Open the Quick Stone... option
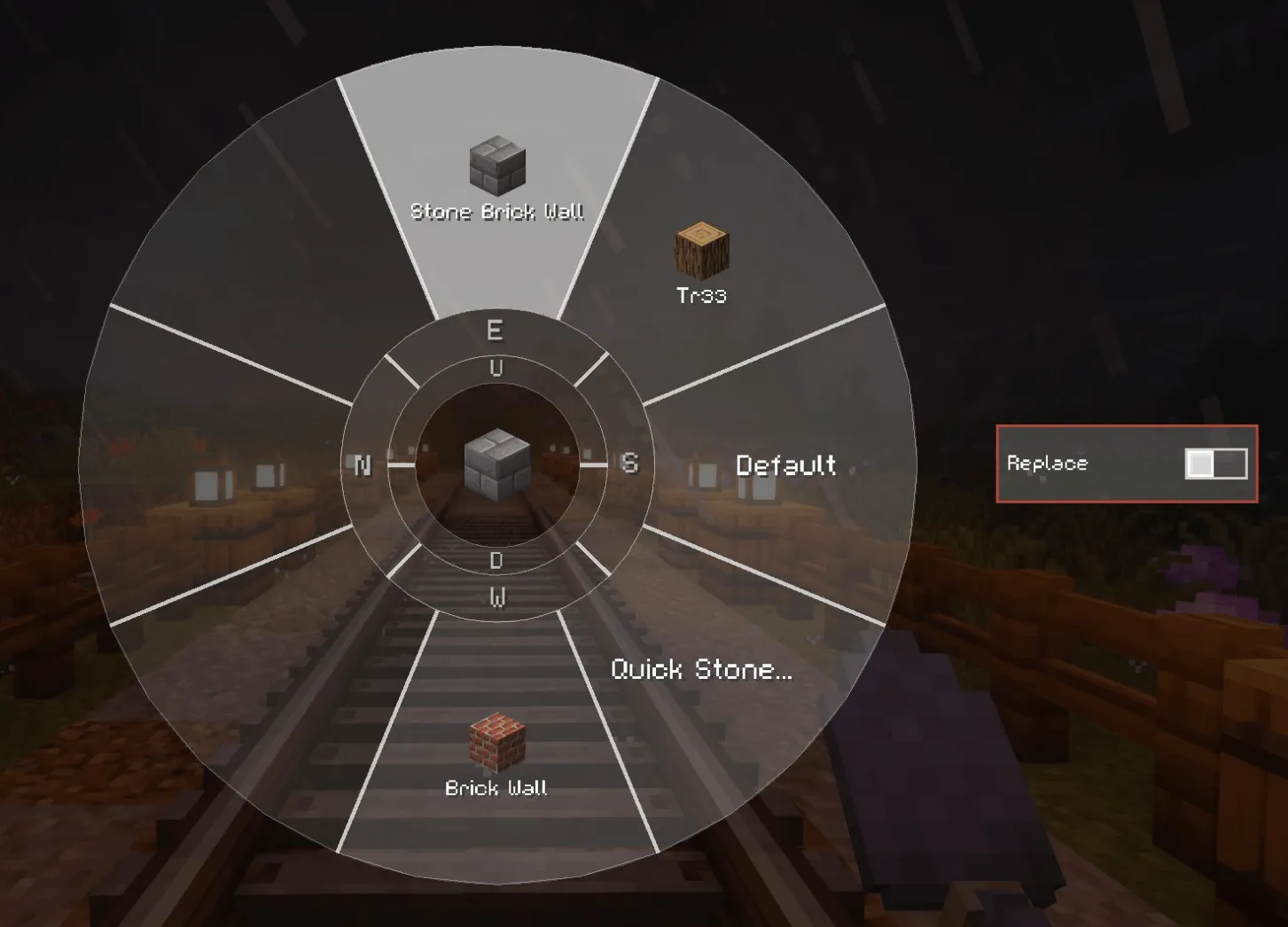This screenshot has height=927, width=1288. click(700, 669)
